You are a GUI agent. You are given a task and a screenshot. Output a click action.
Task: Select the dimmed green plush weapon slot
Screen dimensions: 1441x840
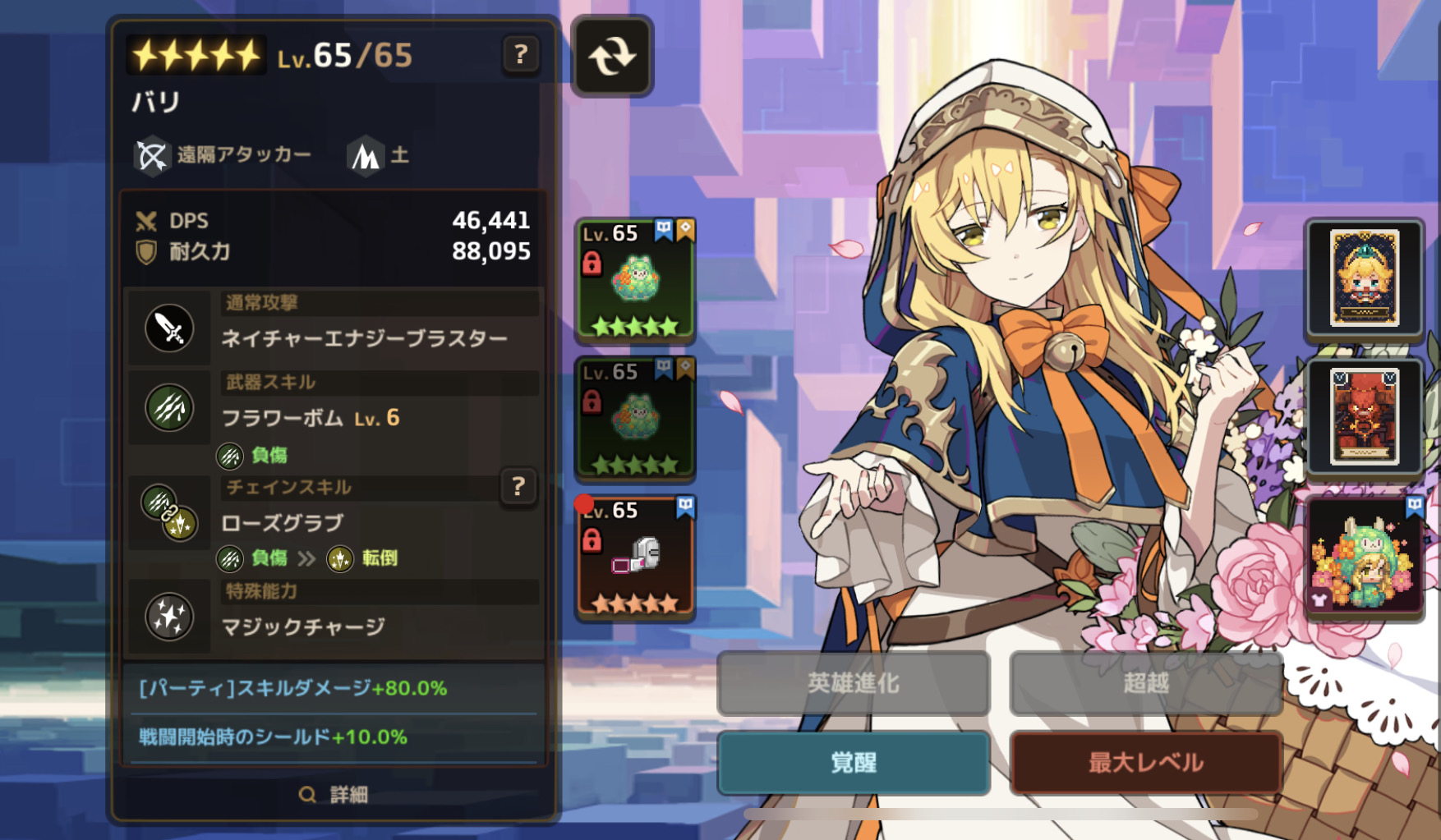click(x=635, y=419)
